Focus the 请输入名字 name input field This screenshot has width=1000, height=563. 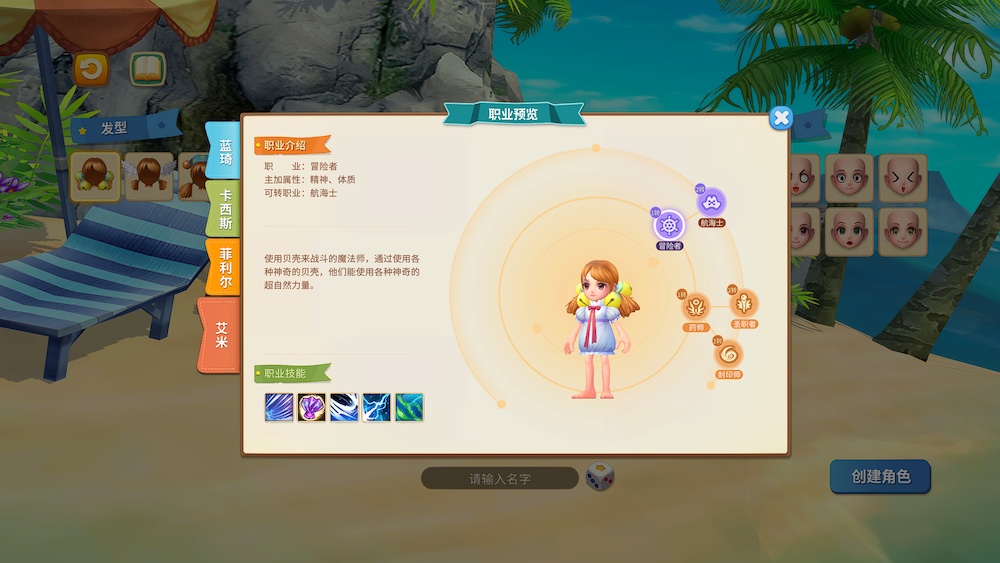pyautogui.click(x=499, y=479)
